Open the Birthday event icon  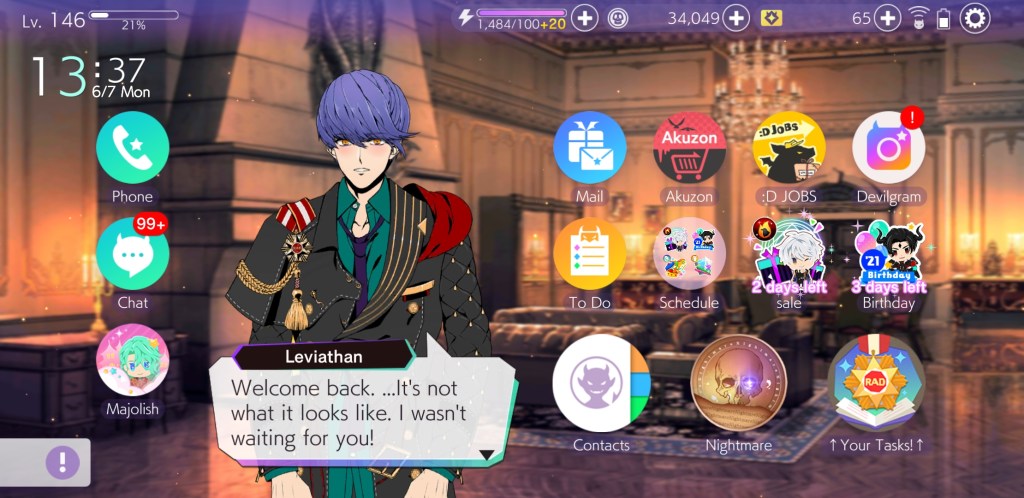pyautogui.click(x=888, y=255)
